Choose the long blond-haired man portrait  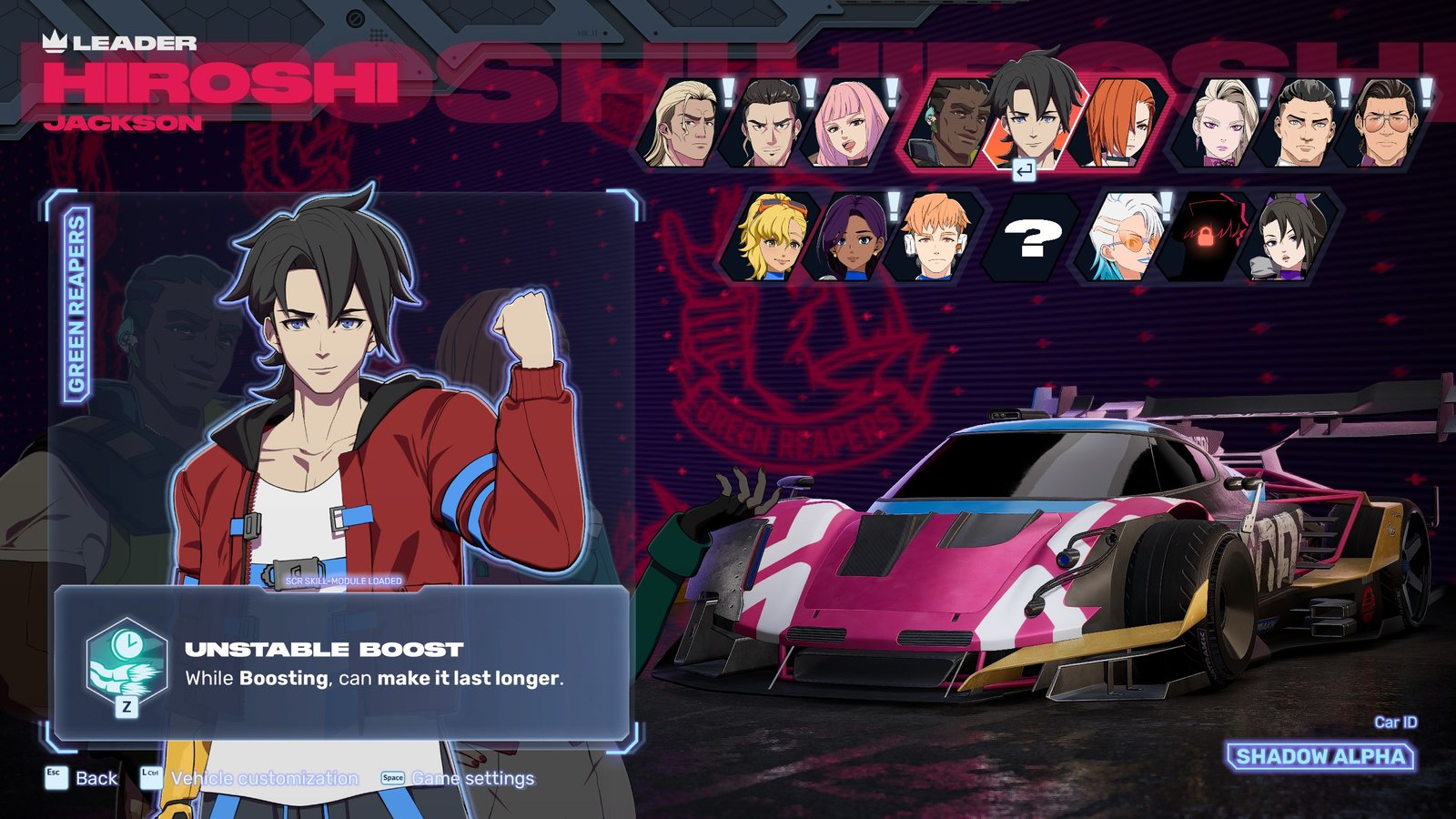[682, 125]
